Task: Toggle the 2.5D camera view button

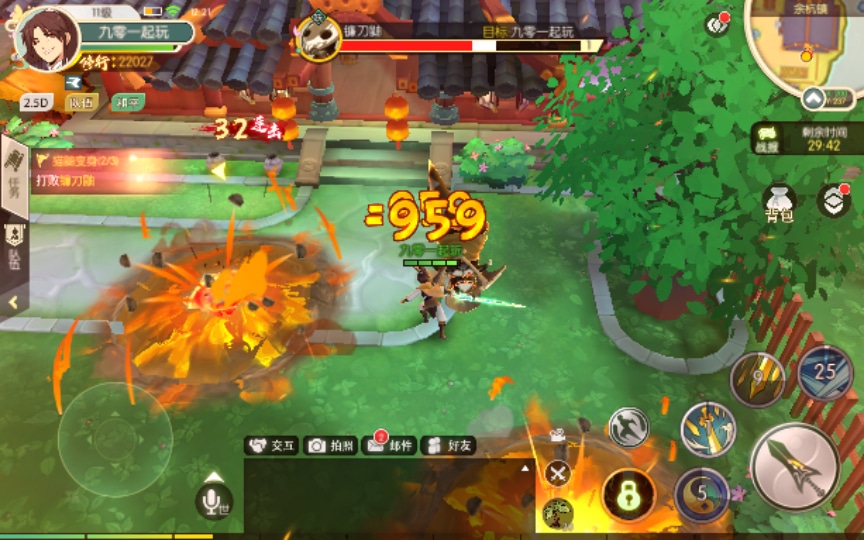Action: 36,102
